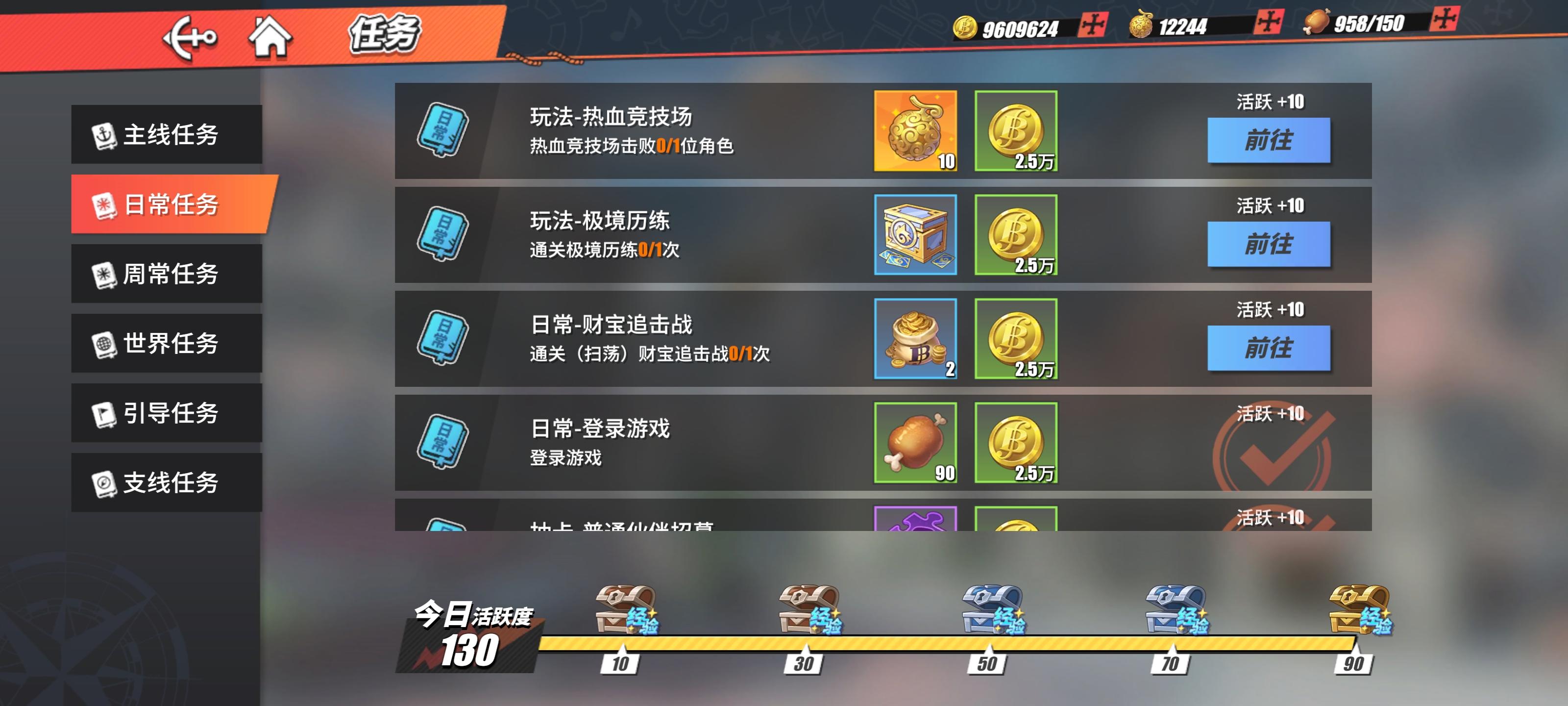Viewport: 1568px width, 706px height.
Task: Click the golden devil fruit reward icon
Action: pos(915,130)
